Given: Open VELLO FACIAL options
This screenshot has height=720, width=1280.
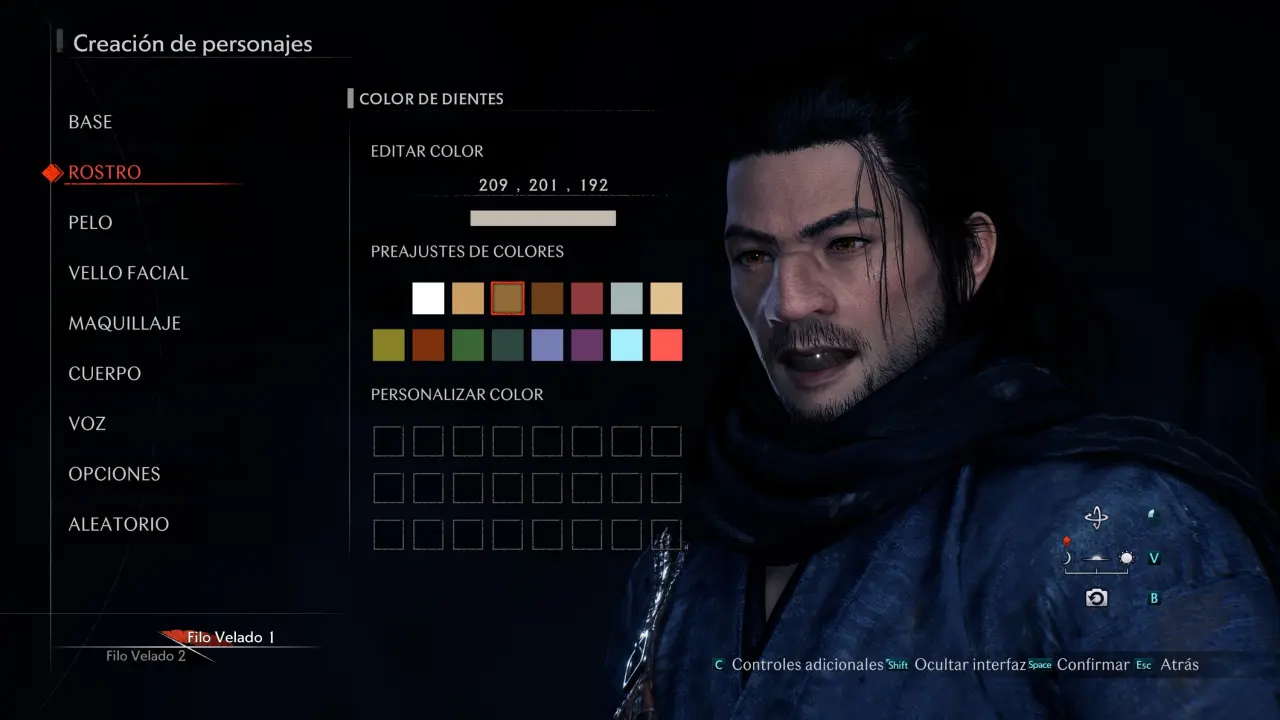Looking at the screenshot, I should (128, 273).
